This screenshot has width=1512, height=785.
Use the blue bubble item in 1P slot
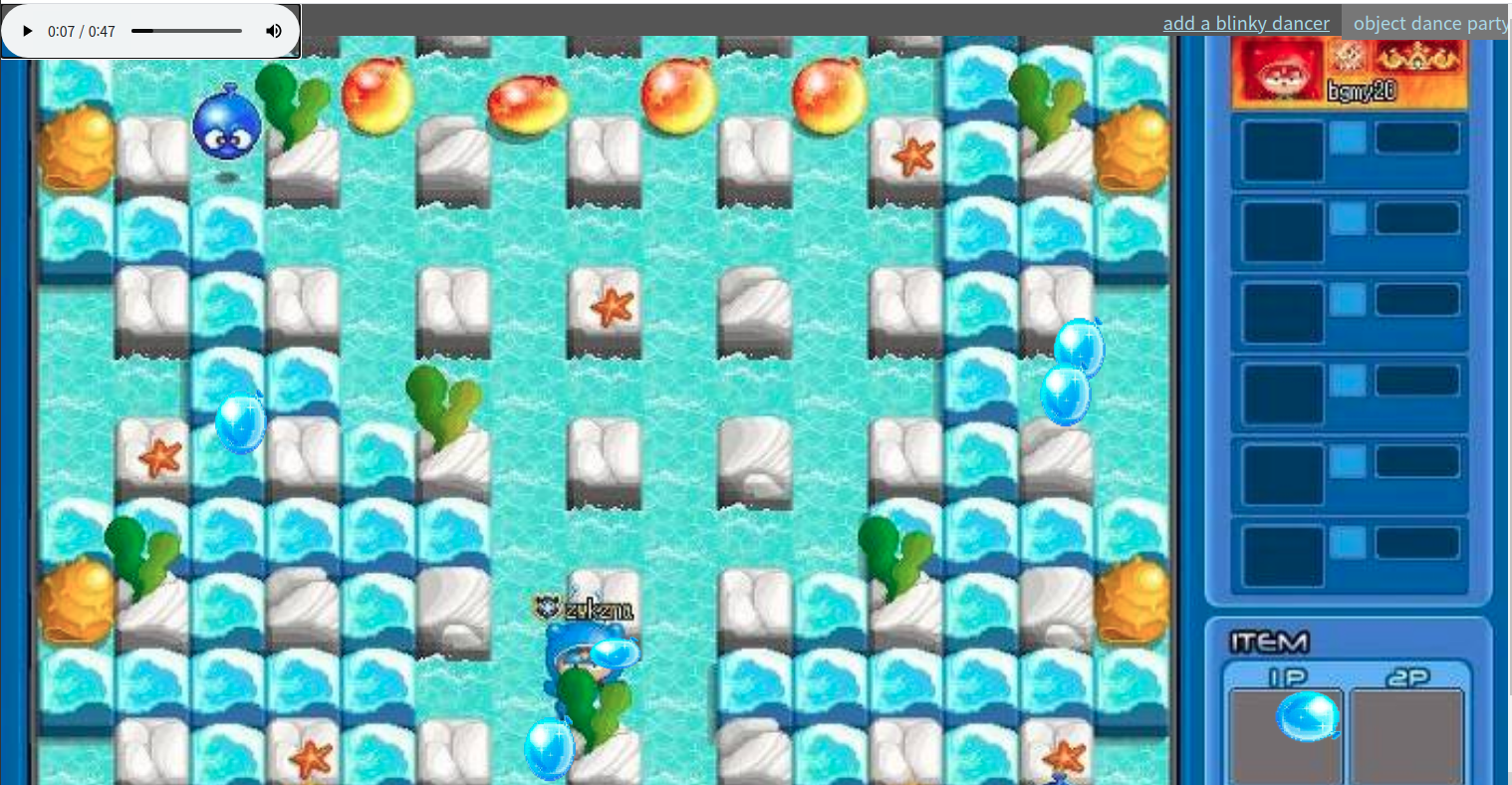coord(1307,716)
